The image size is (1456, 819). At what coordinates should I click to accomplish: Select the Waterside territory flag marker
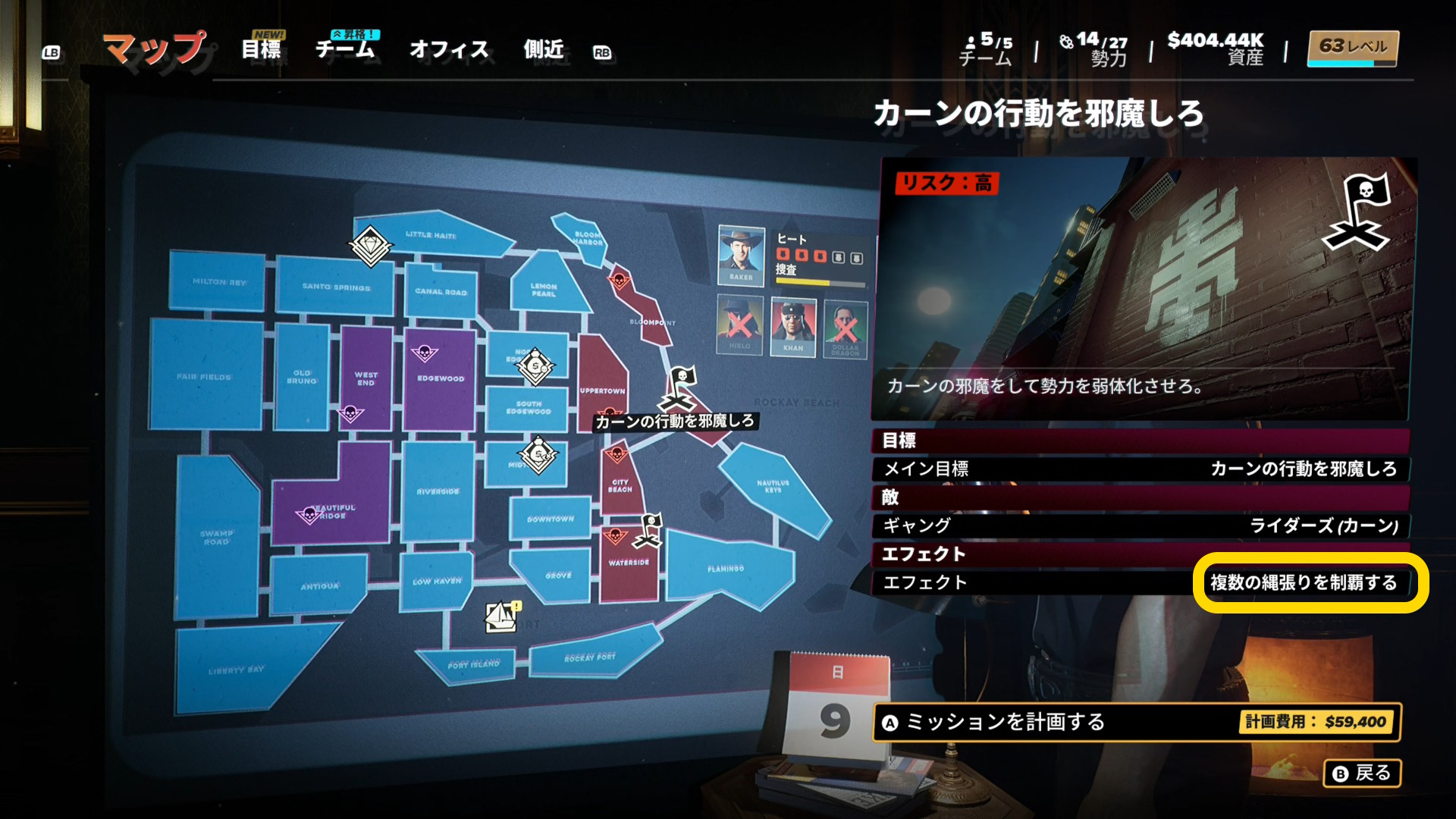click(x=650, y=529)
